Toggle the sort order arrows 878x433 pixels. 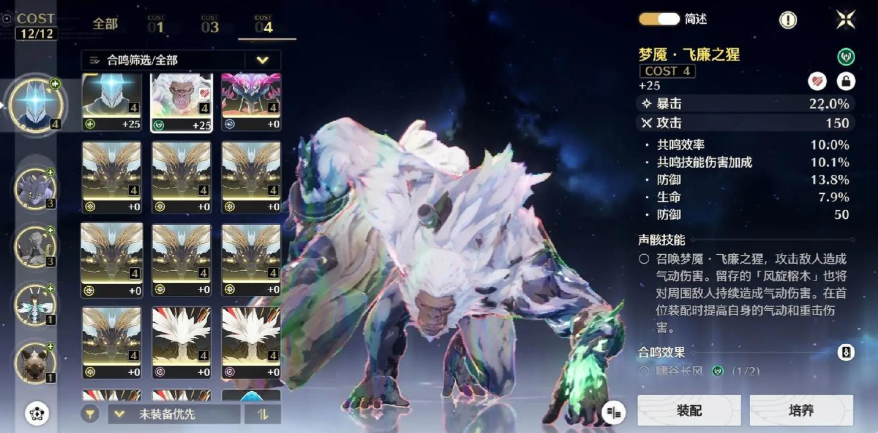pyautogui.click(x=263, y=413)
